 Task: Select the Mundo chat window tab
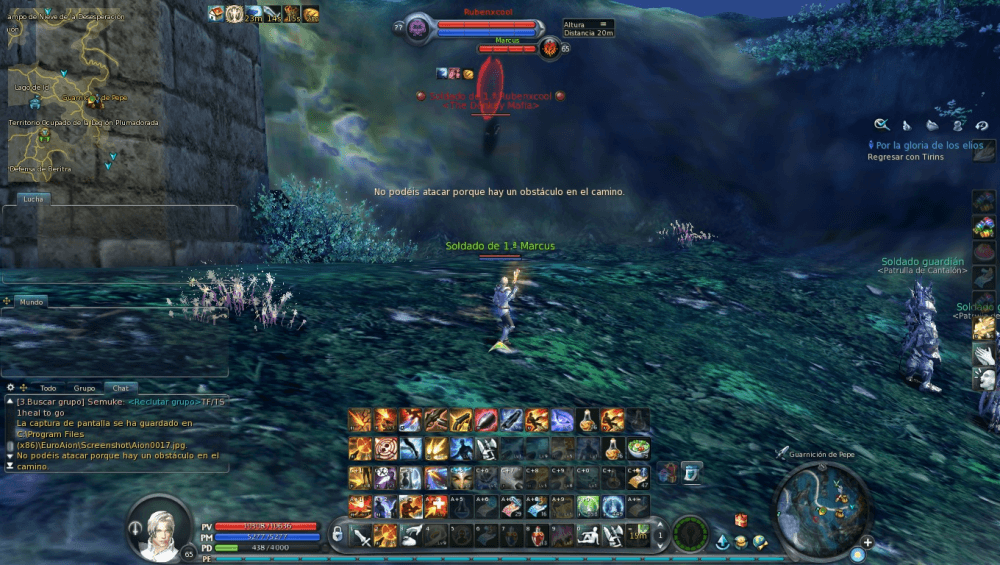click(33, 301)
